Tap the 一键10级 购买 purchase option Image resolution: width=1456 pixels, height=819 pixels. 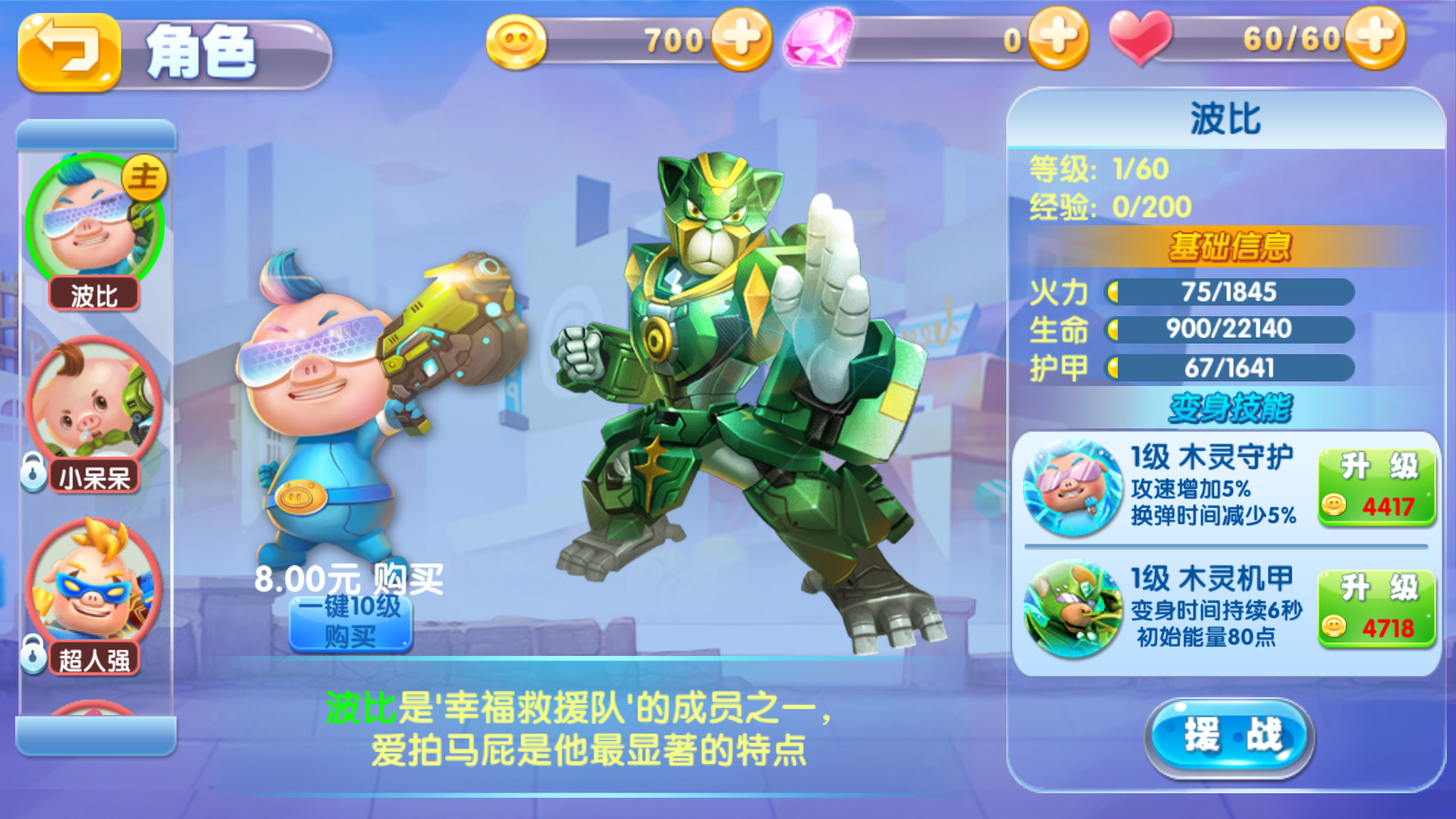click(x=351, y=623)
